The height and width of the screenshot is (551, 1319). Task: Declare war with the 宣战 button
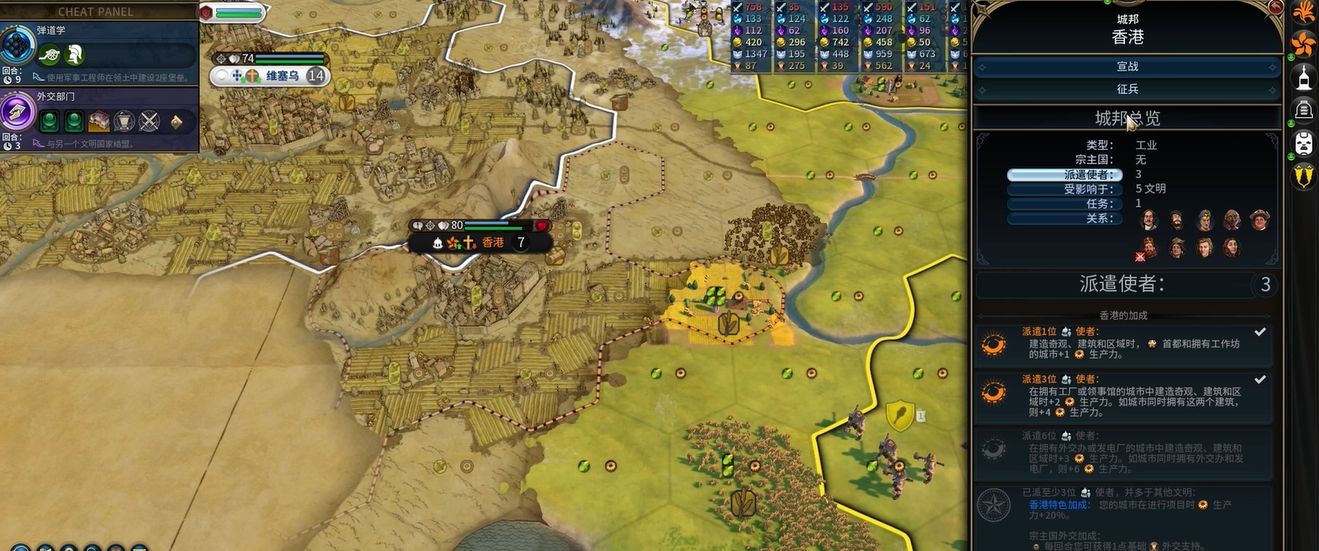1127,66
